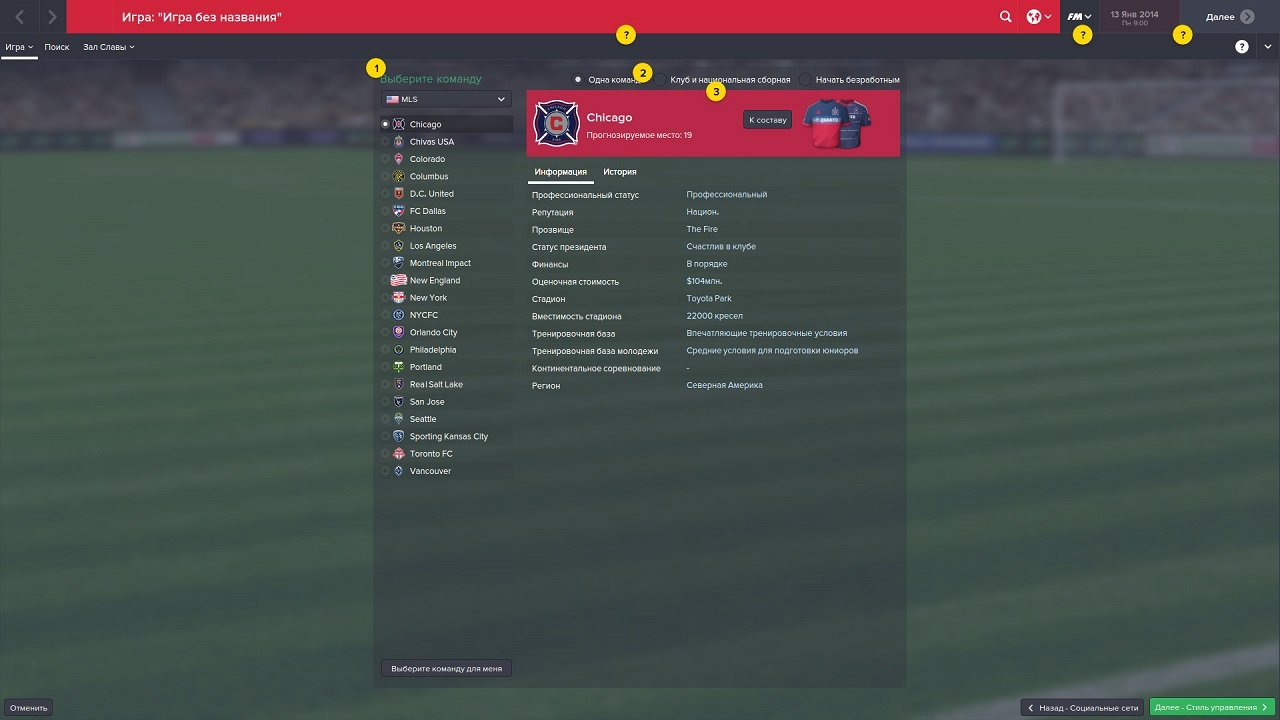Click the forward navigation arrow
The width and height of the screenshot is (1280, 720).
tap(52, 16)
